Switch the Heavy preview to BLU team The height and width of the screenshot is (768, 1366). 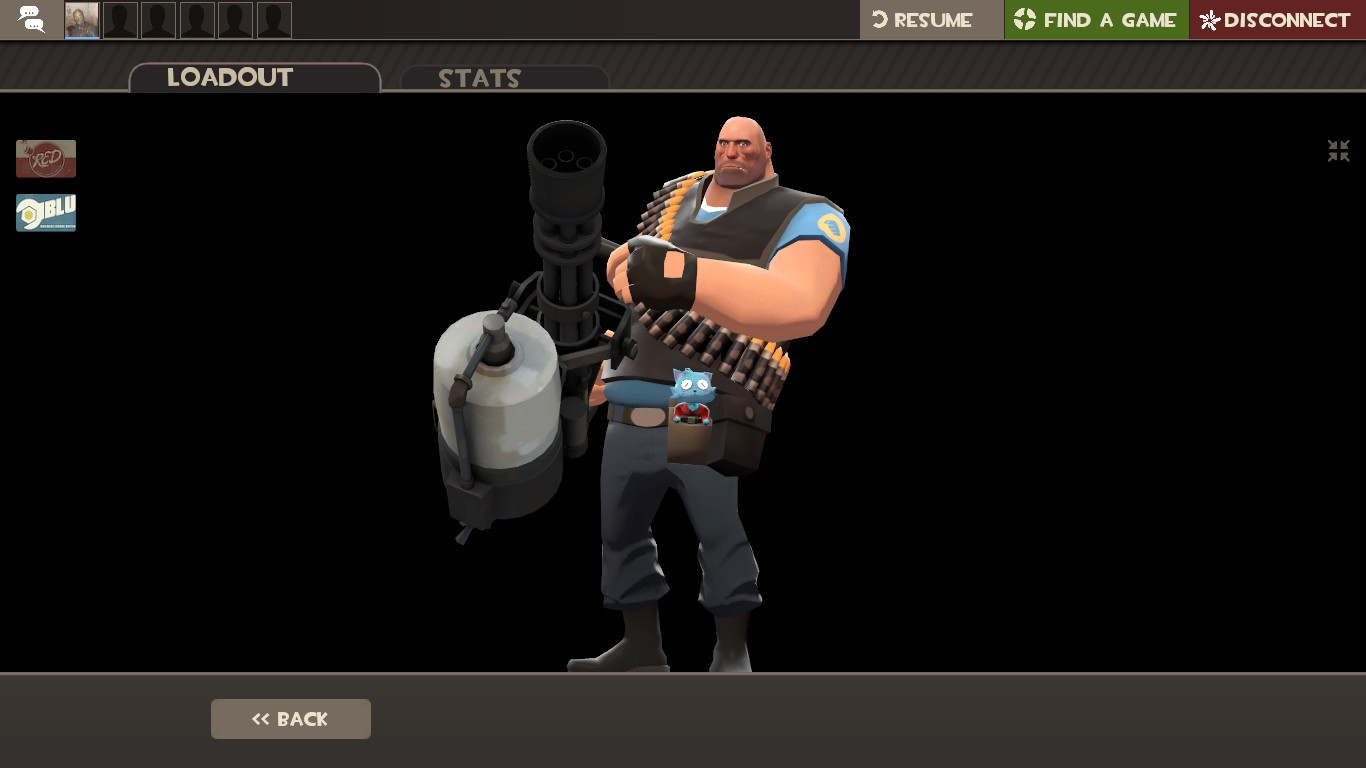tap(46, 212)
